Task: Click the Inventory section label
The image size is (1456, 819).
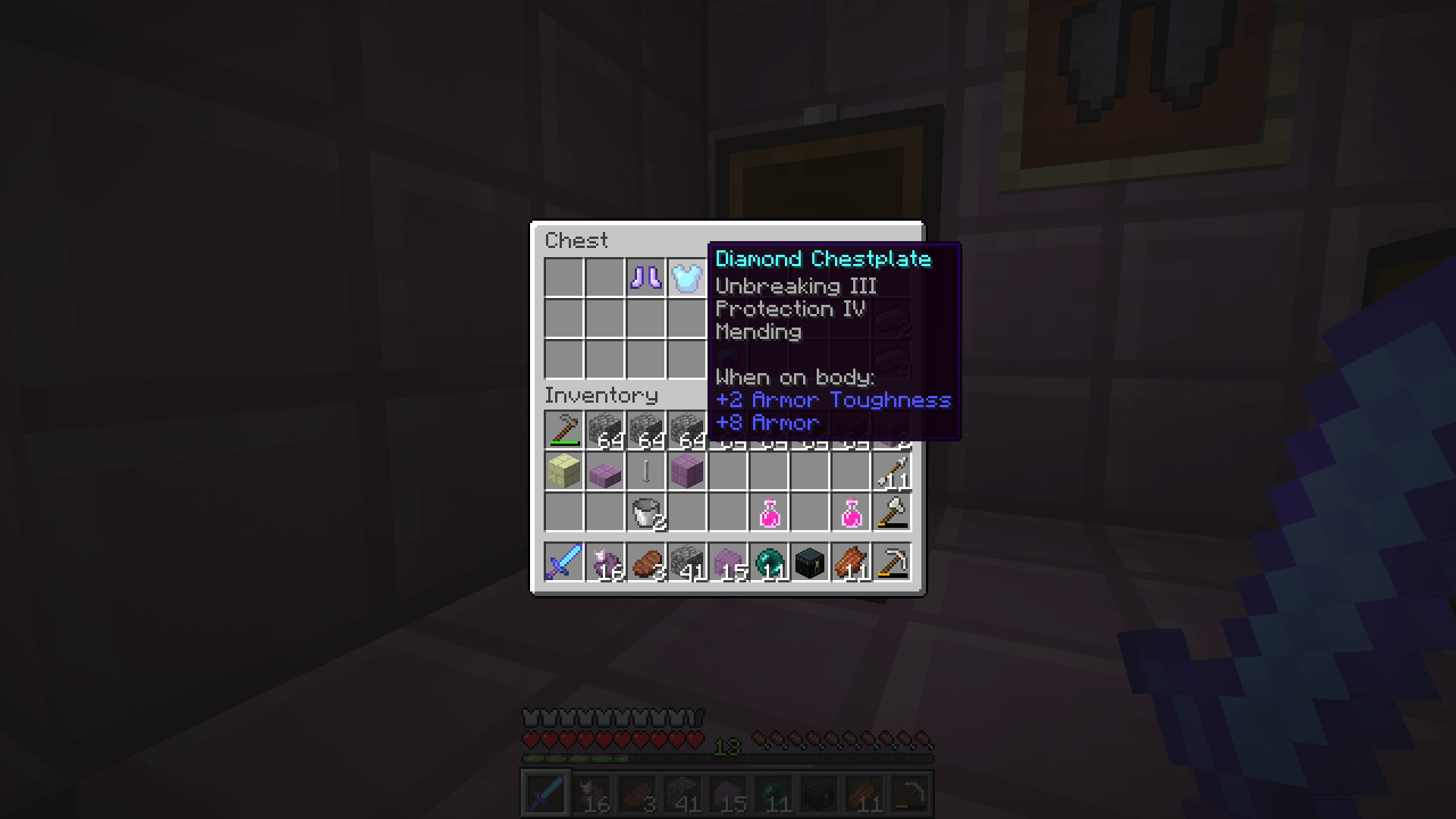Action: click(601, 395)
